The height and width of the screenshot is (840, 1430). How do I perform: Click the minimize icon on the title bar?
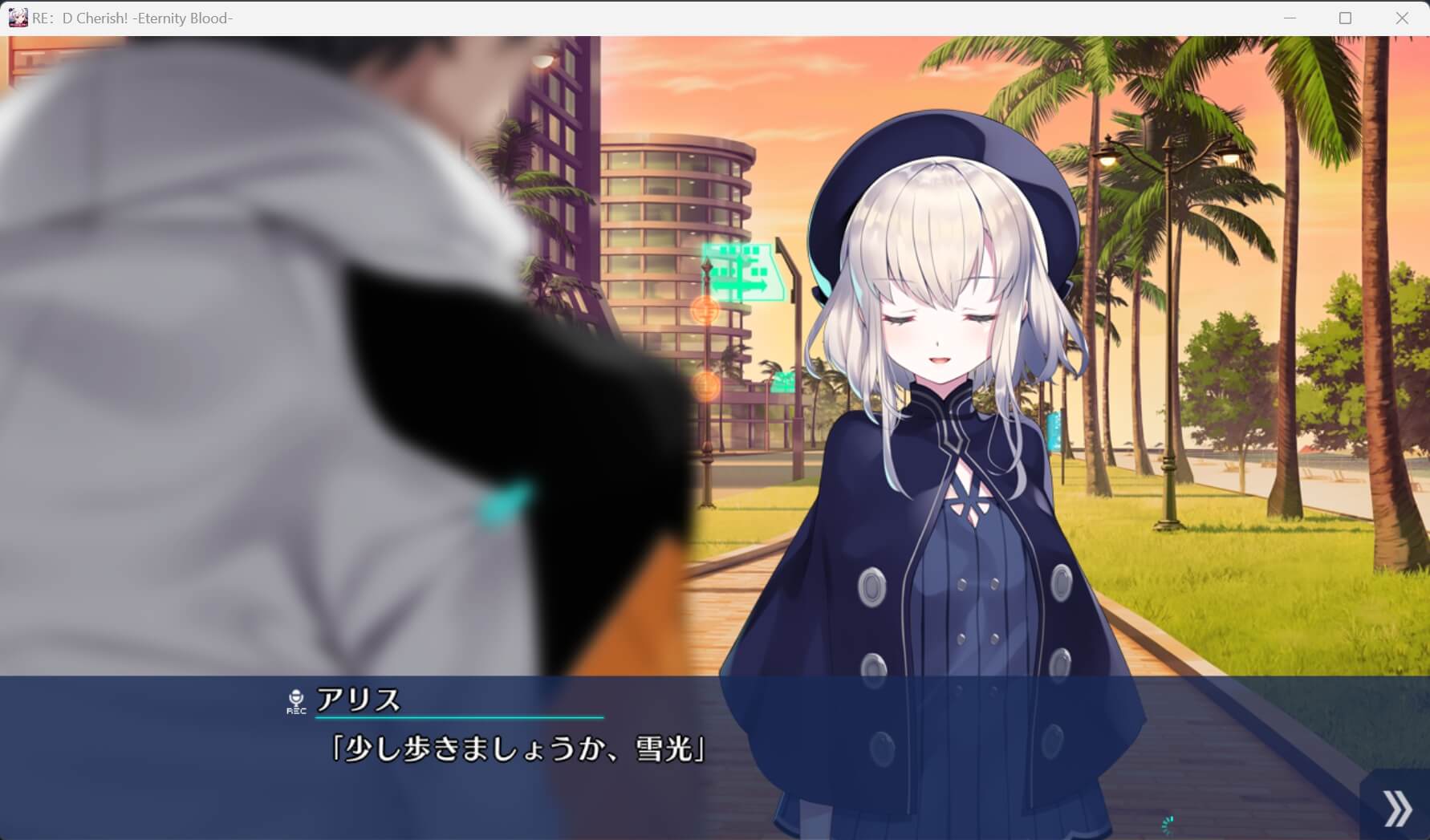1290,17
